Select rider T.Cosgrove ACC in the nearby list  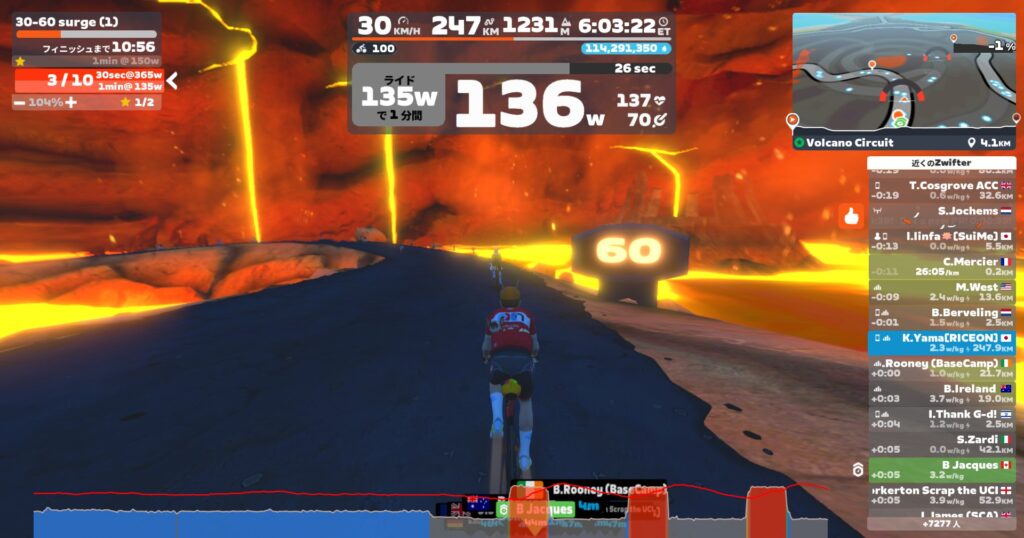pyautogui.click(x=942, y=190)
